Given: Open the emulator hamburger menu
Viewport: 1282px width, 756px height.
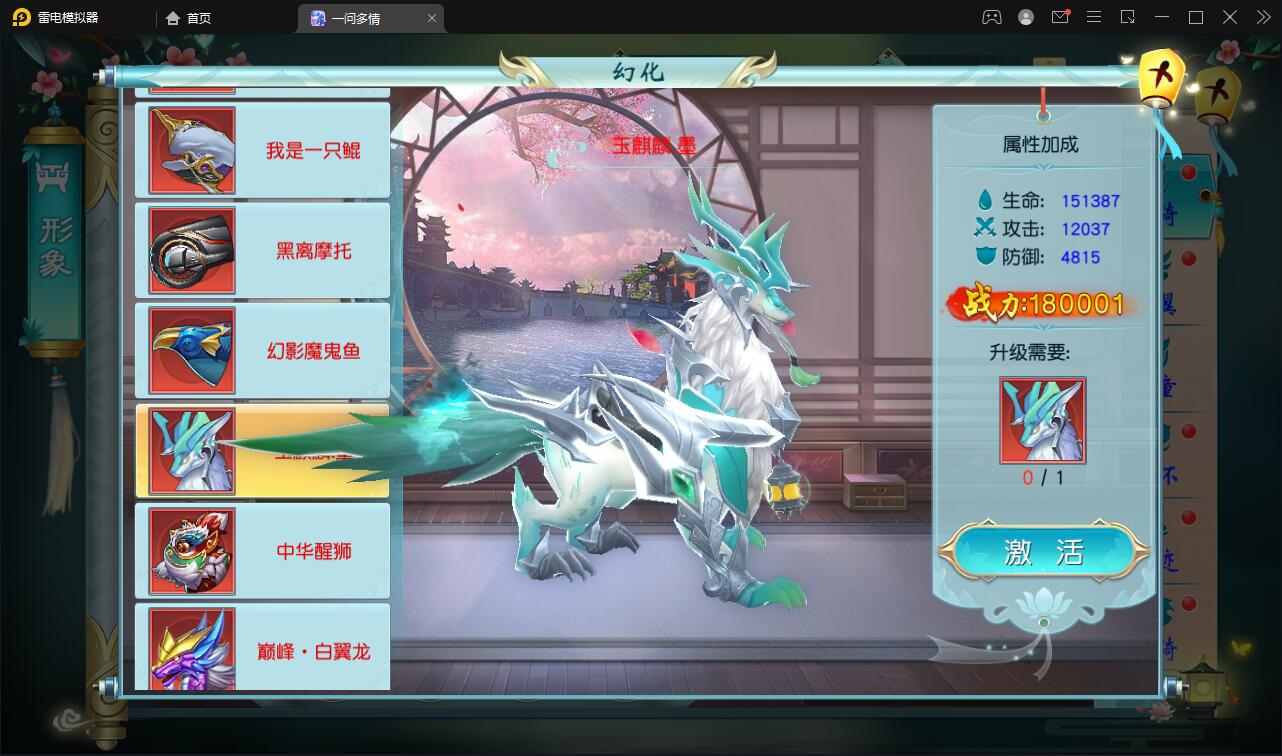Looking at the screenshot, I should tap(1092, 17).
